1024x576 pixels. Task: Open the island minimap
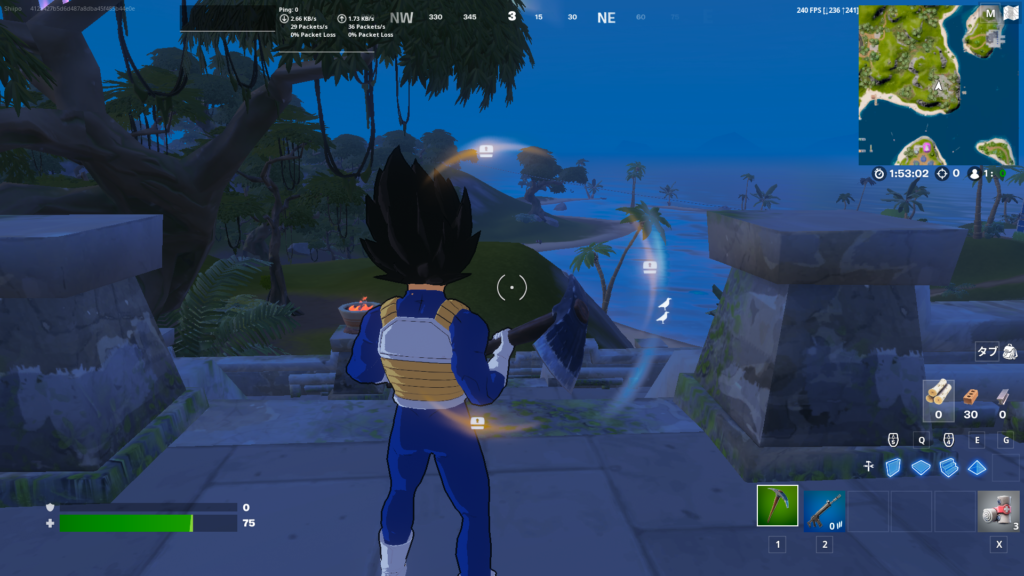pos(938,84)
